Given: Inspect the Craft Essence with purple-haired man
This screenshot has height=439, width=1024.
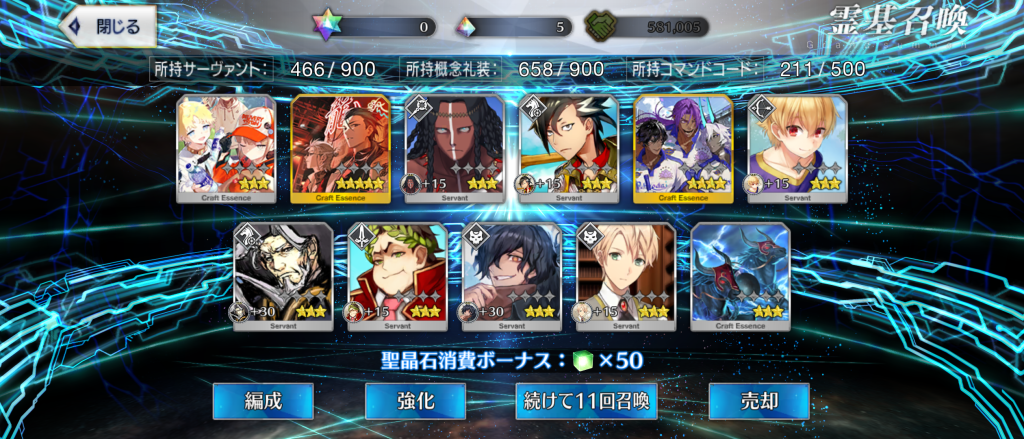Looking at the screenshot, I should (683, 148).
